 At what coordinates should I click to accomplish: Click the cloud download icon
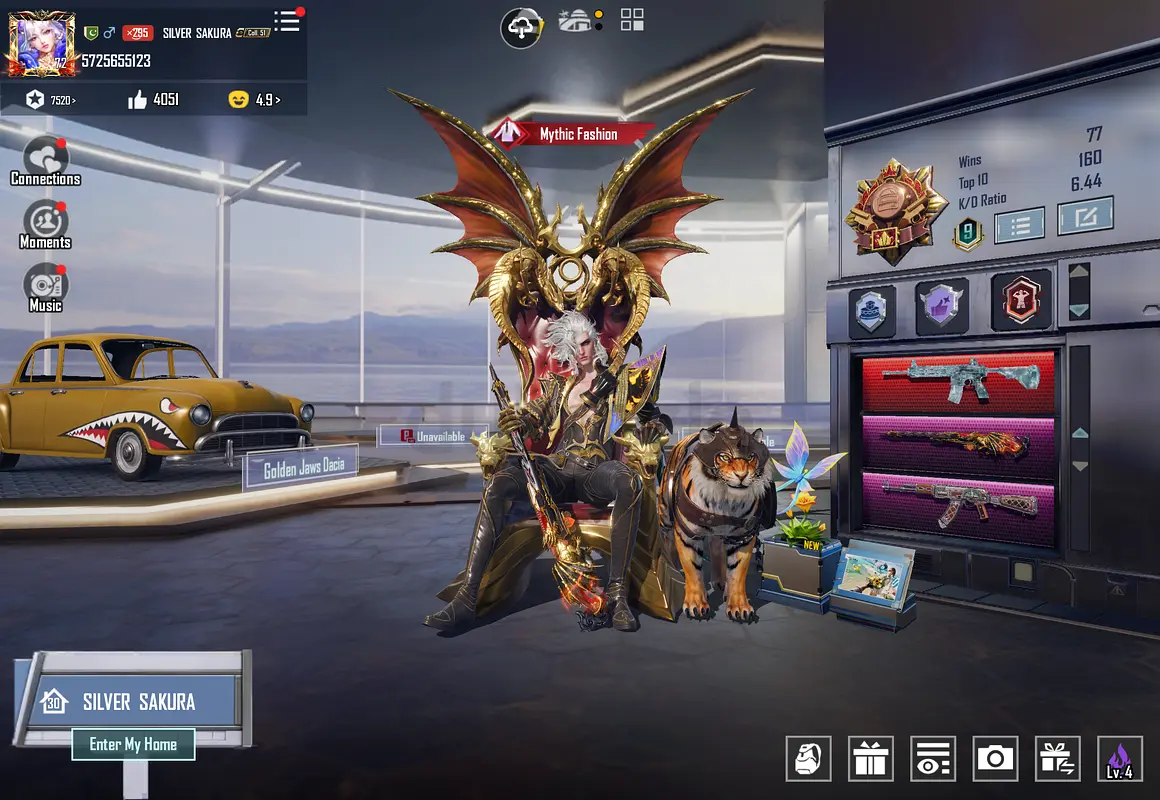tap(521, 27)
